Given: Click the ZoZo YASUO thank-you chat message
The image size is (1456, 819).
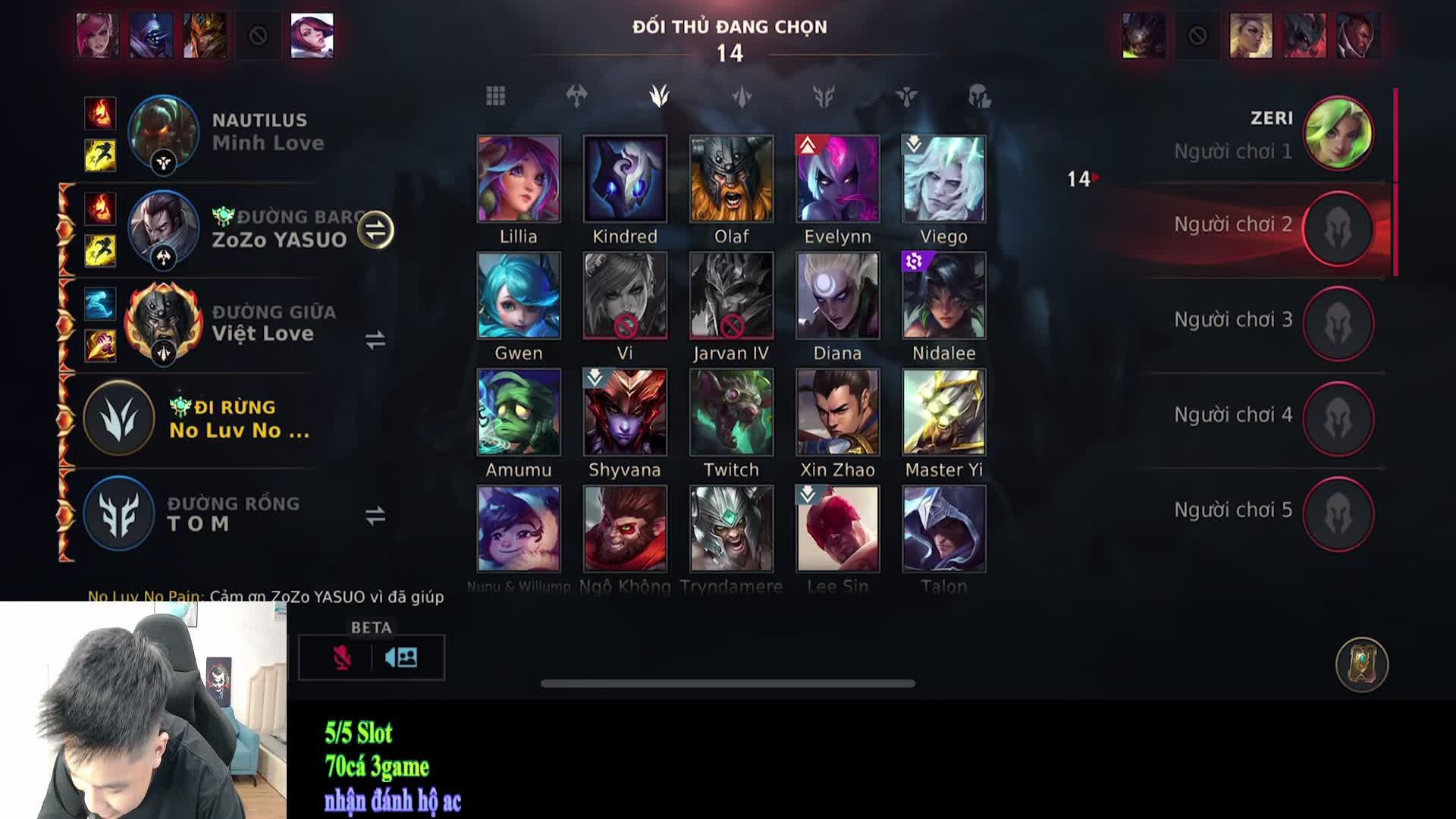Looking at the screenshot, I should tap(265, 597).
